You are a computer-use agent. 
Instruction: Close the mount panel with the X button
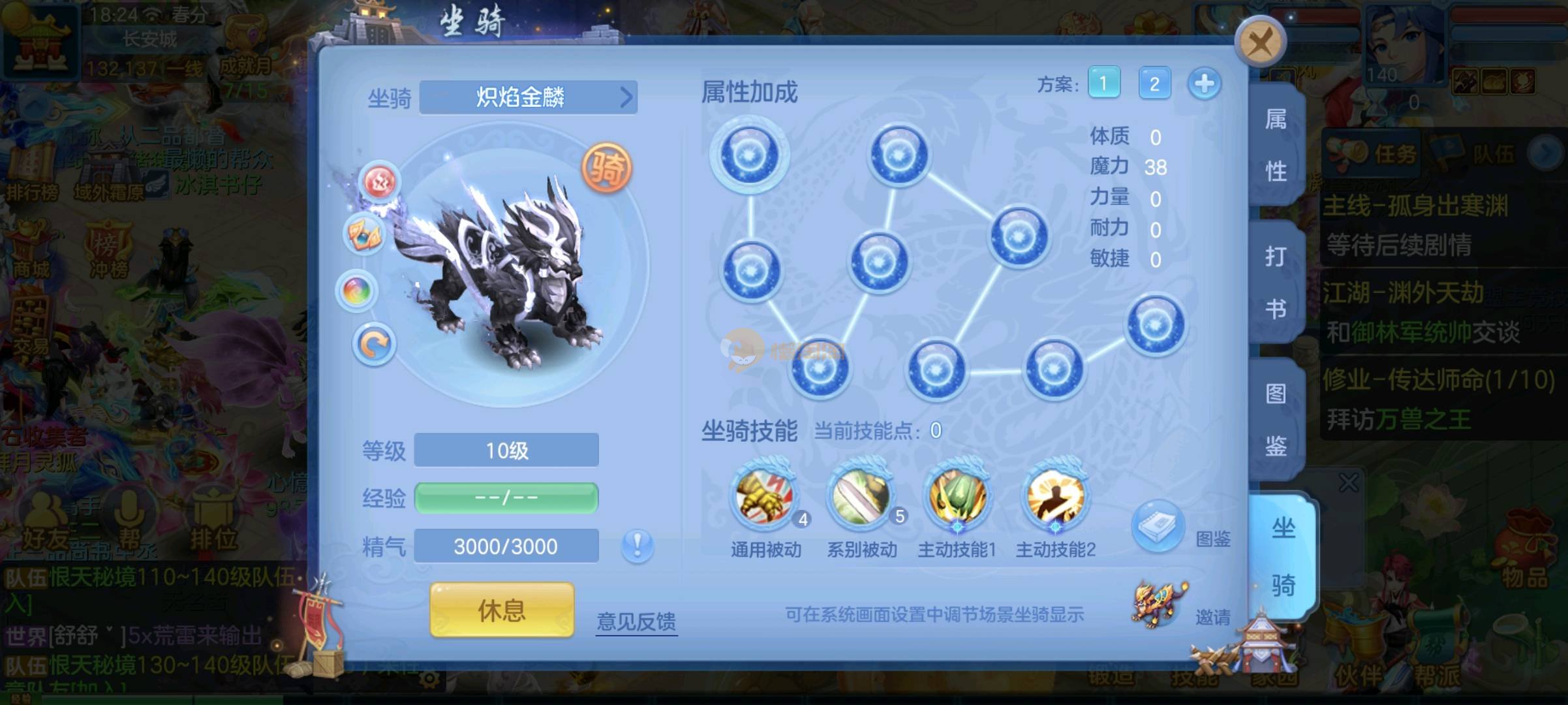click(x=1259, y=42)
